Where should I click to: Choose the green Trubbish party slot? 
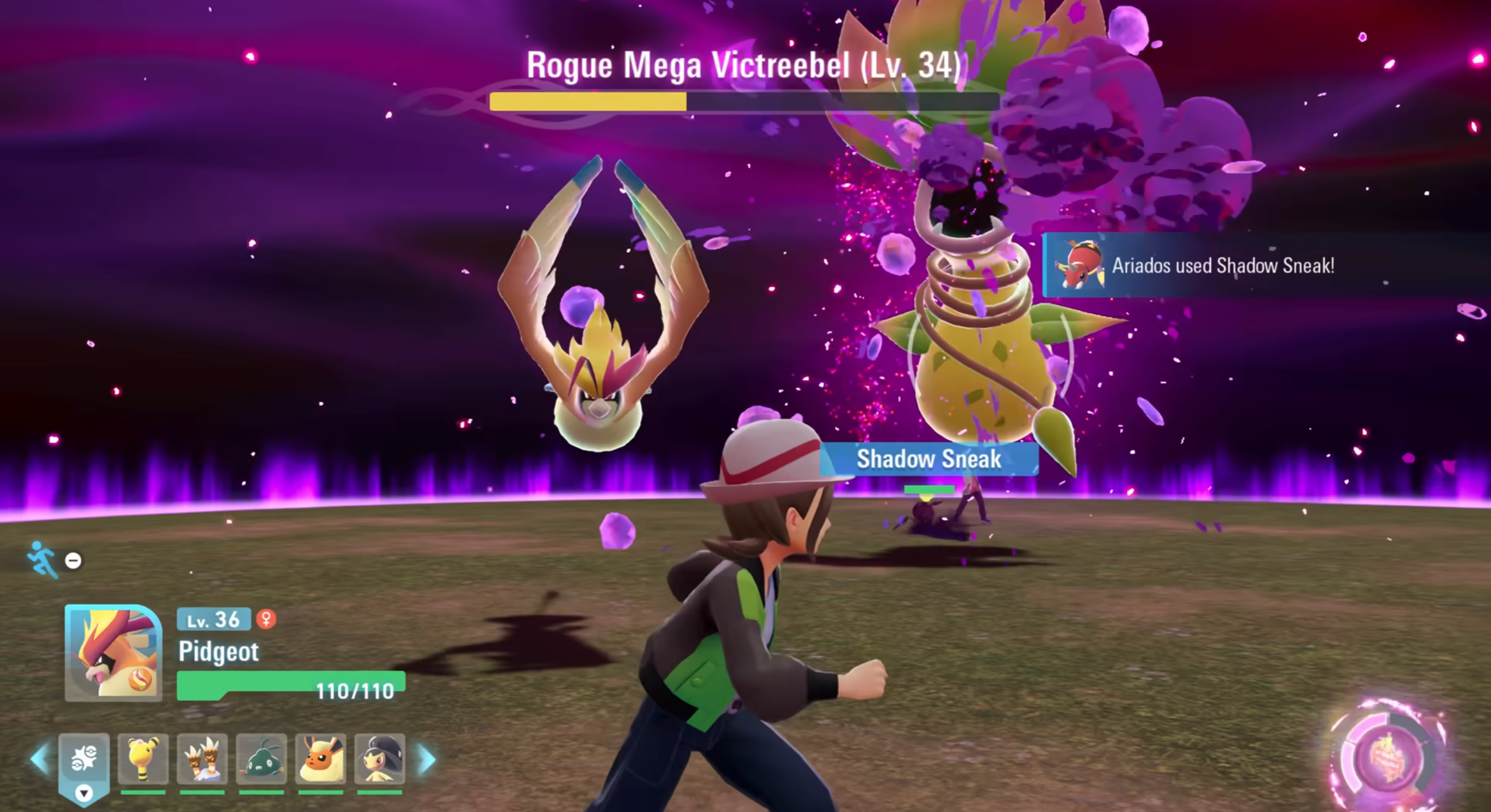261,758
